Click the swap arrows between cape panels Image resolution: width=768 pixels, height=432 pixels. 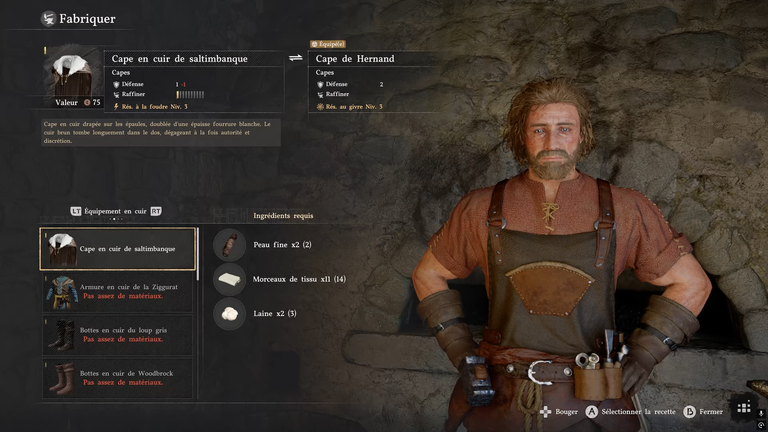(x=296, y=58)
